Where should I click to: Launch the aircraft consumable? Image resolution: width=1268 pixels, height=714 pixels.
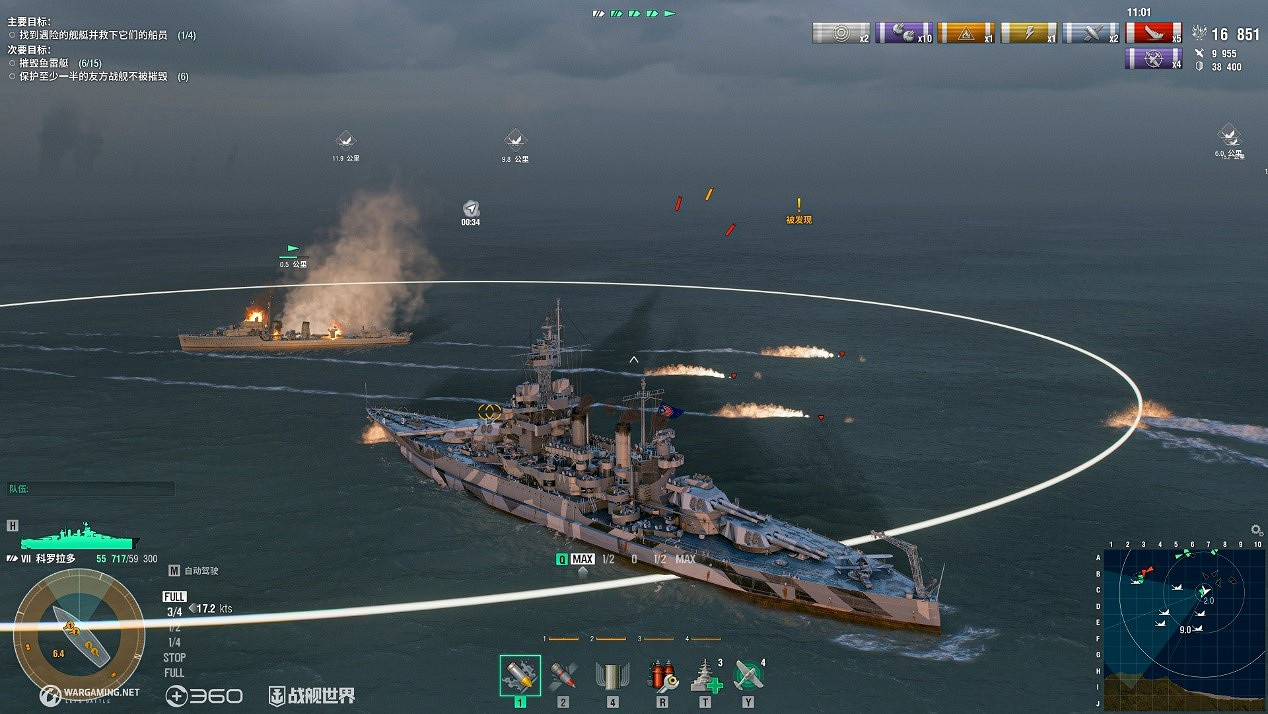[x=749, y=676]
